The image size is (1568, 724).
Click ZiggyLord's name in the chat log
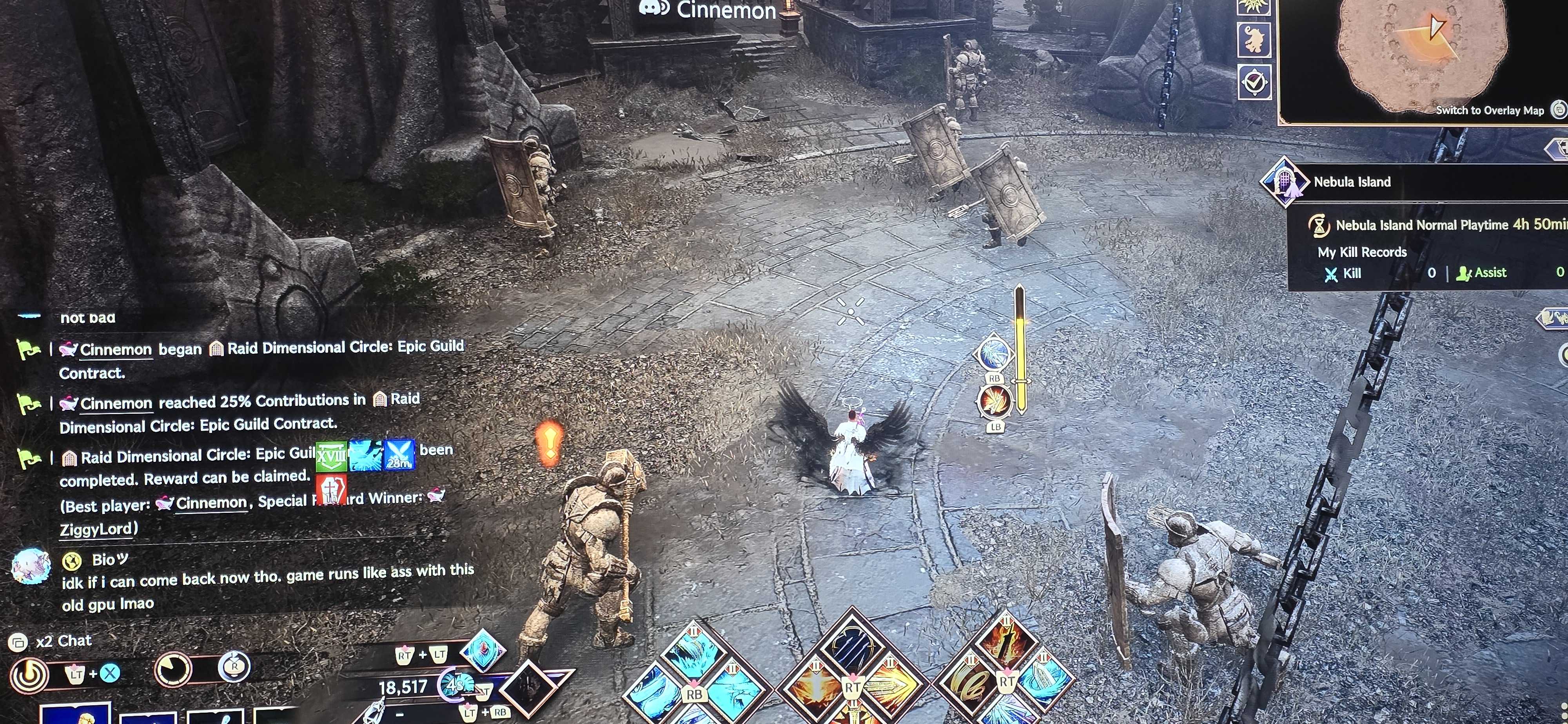[96, 529]
